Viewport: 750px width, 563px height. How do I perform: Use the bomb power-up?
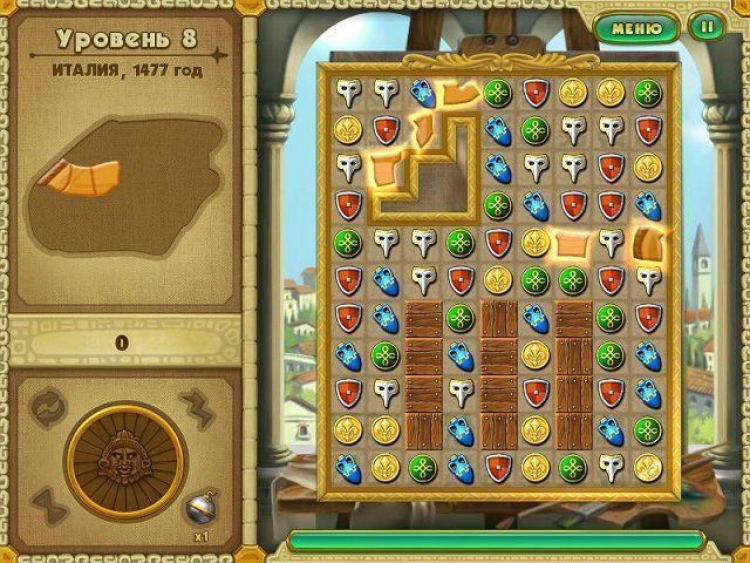pos(203,508)
